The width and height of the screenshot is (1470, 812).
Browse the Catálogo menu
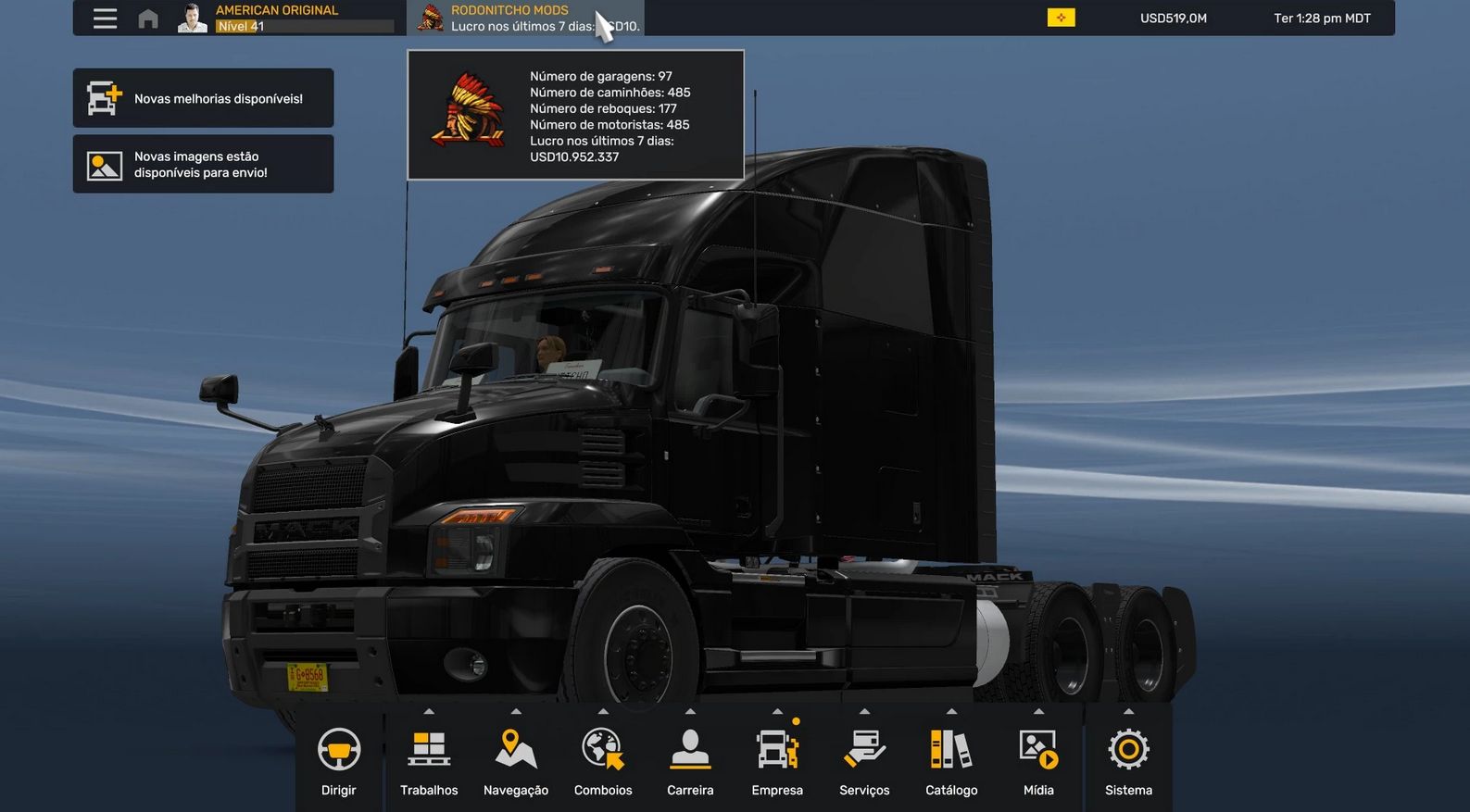(951, 759)
